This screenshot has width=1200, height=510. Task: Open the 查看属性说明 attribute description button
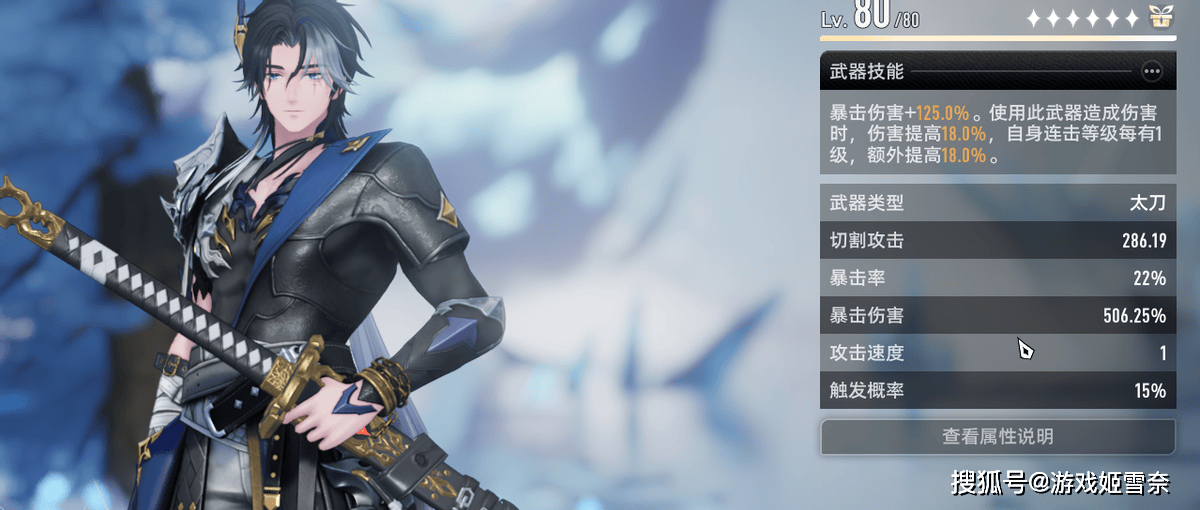tap(997, 437)
